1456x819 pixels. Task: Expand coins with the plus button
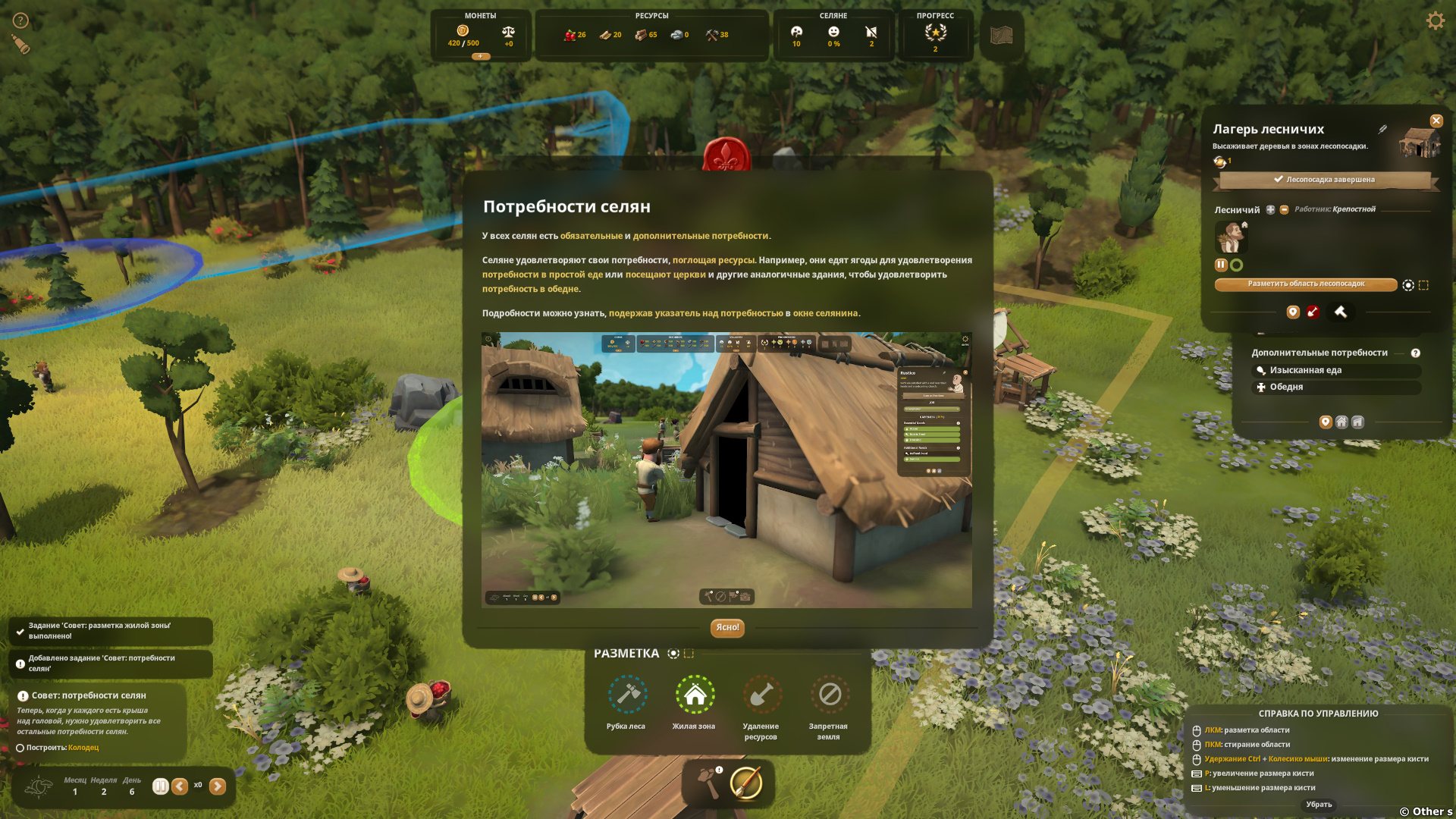[480, 56]
